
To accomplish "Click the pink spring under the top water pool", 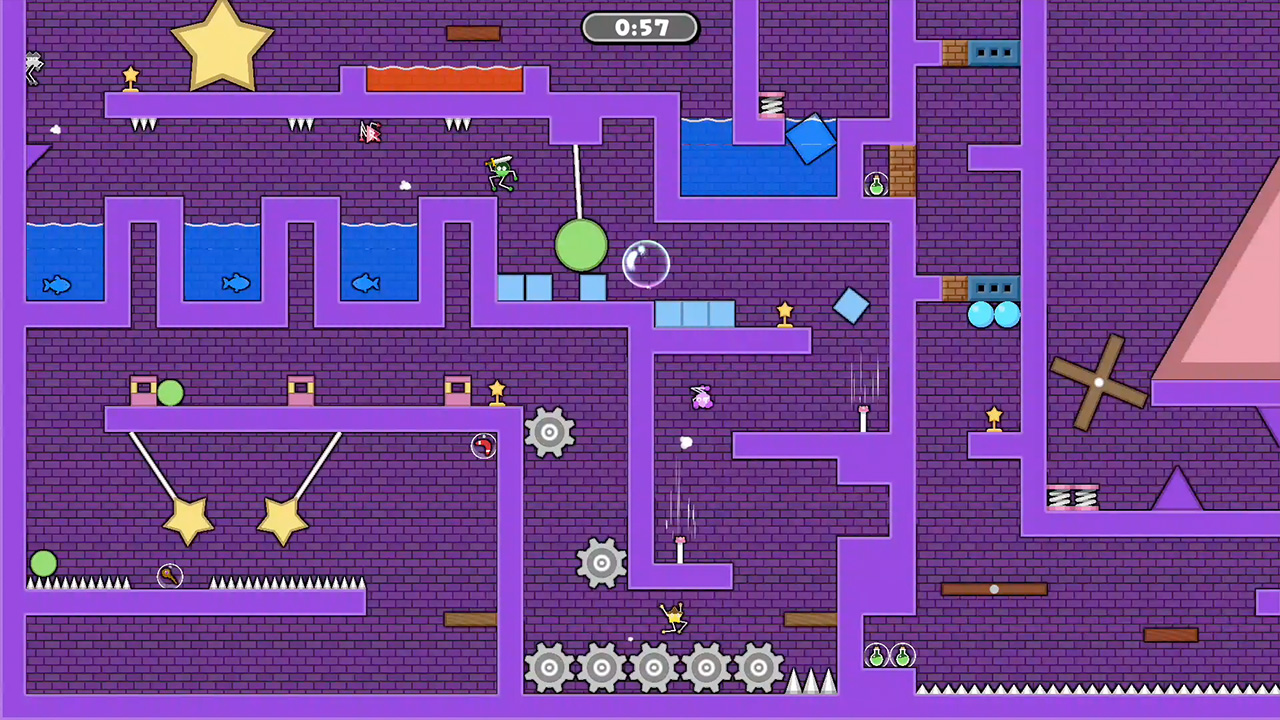I will pos(773,105).
